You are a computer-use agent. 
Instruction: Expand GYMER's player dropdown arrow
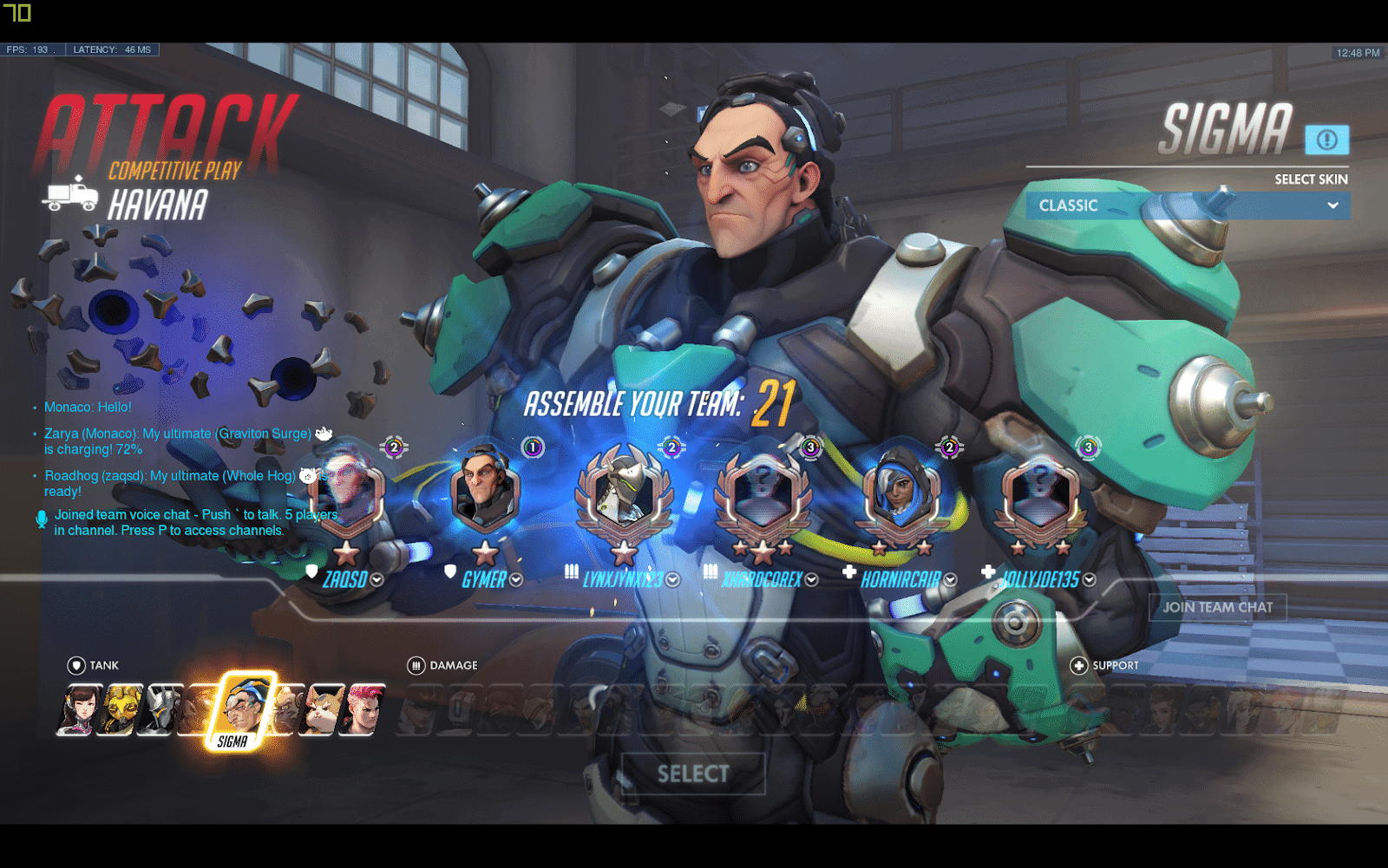click(515, 581)
